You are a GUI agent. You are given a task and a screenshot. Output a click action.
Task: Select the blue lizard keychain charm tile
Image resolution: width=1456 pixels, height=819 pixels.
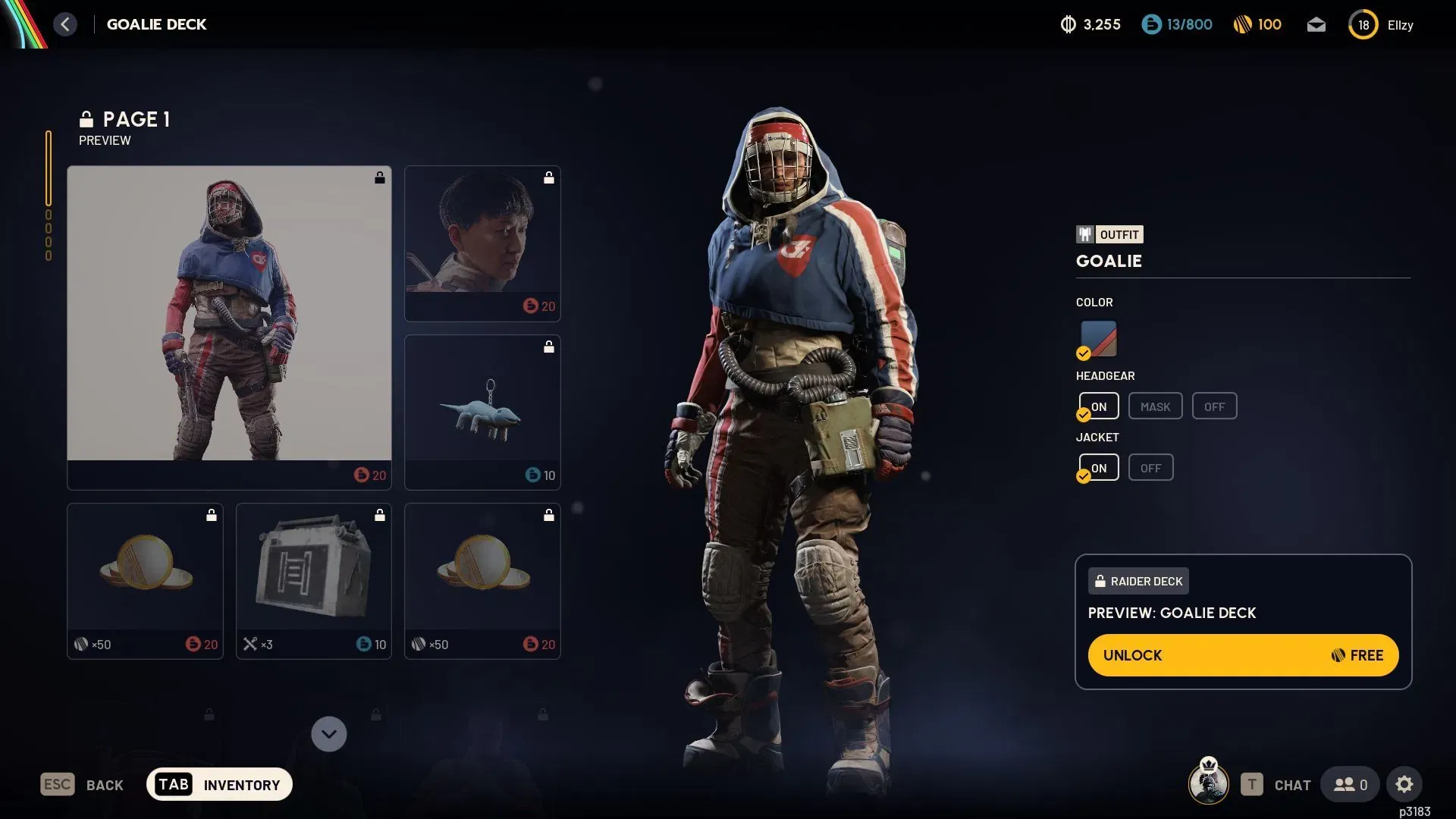(482, 412)
